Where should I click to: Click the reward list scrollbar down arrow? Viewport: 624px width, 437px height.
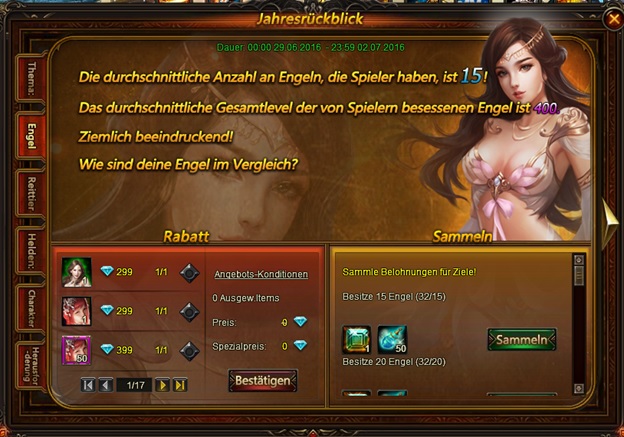pos(578,387)
